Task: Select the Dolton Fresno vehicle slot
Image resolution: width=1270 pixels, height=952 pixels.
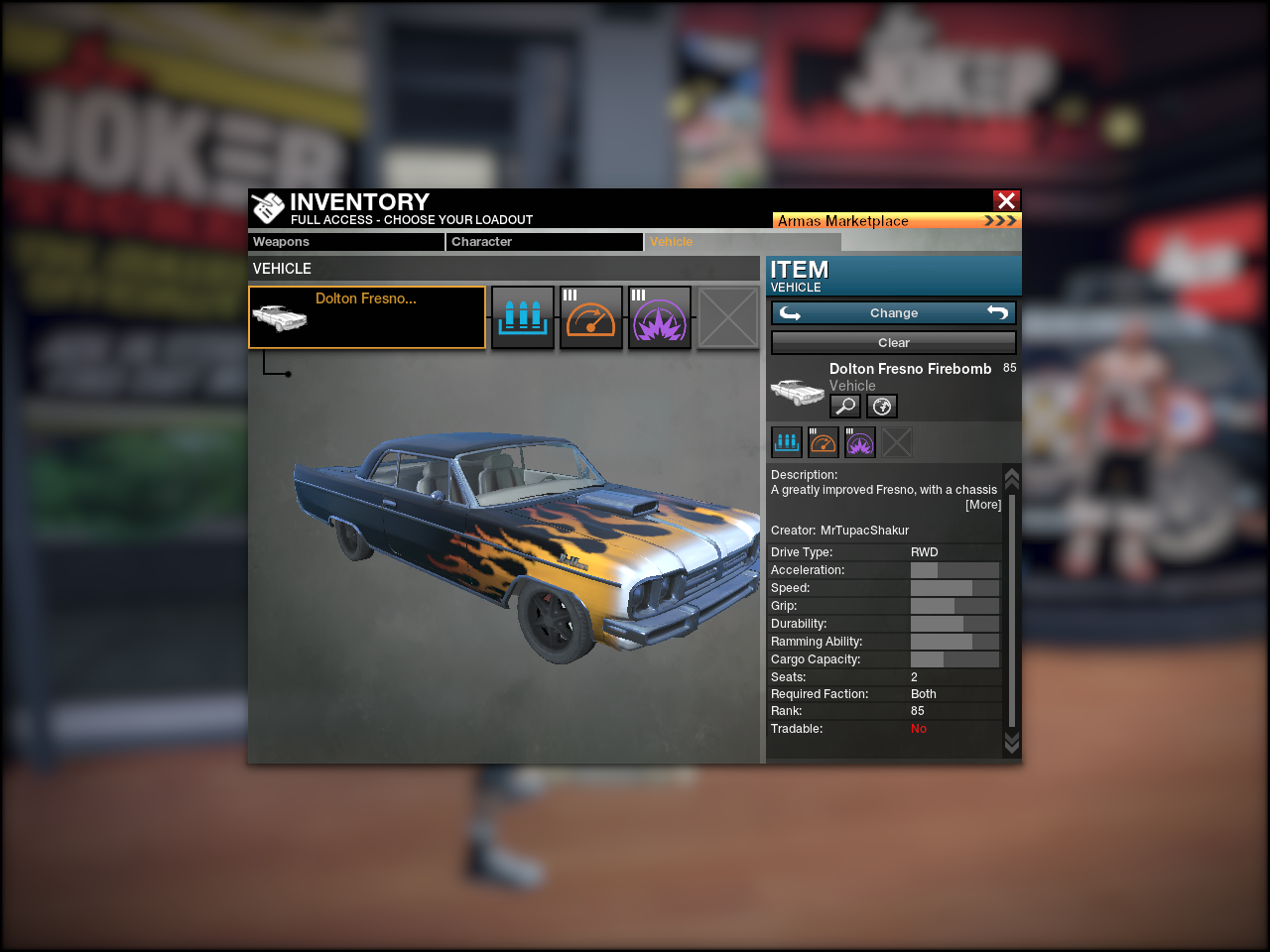Action: click(x=367, y=317)
